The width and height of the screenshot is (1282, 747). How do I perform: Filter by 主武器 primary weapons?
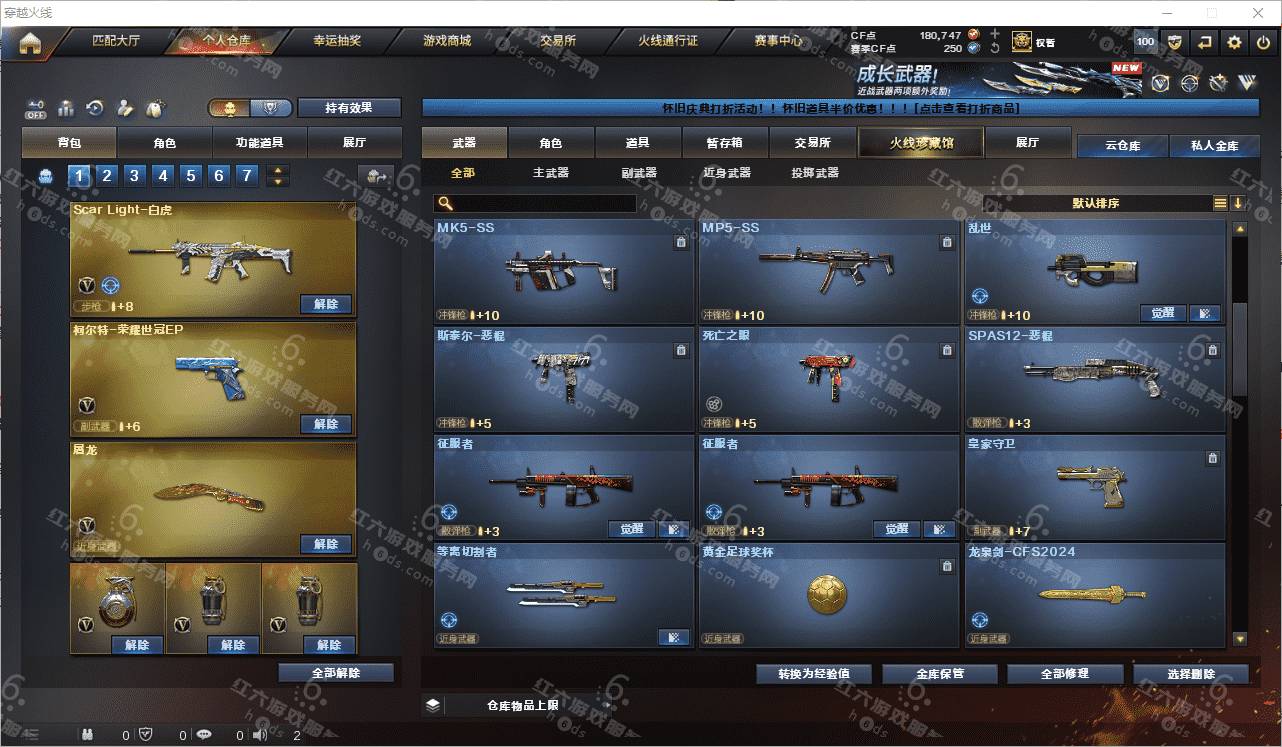(550, 173)
